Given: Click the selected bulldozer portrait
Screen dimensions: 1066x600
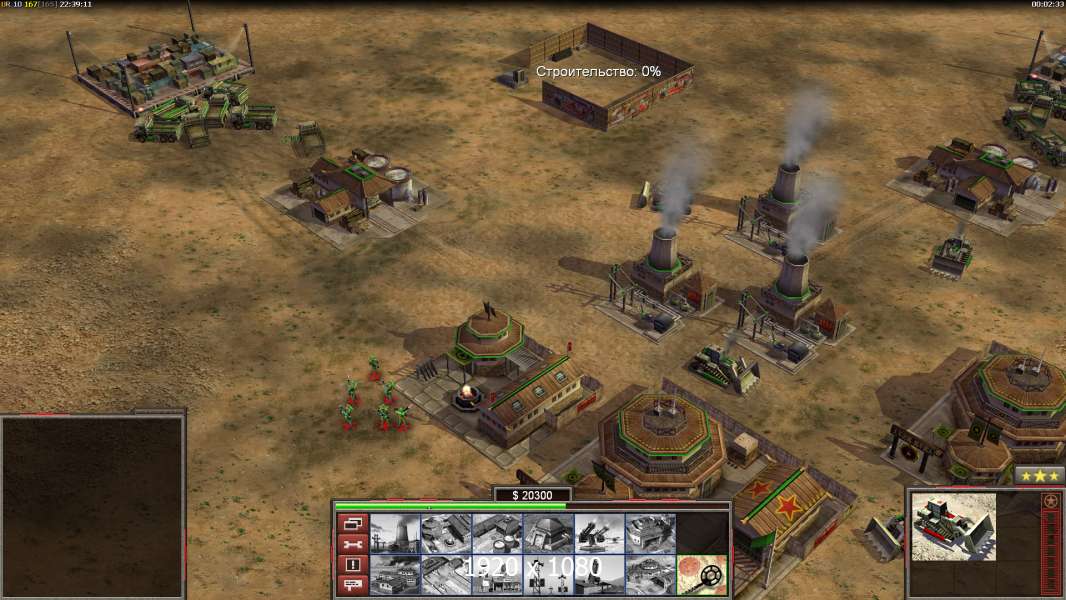Looking at the screenshot, I should pos(954,526).
